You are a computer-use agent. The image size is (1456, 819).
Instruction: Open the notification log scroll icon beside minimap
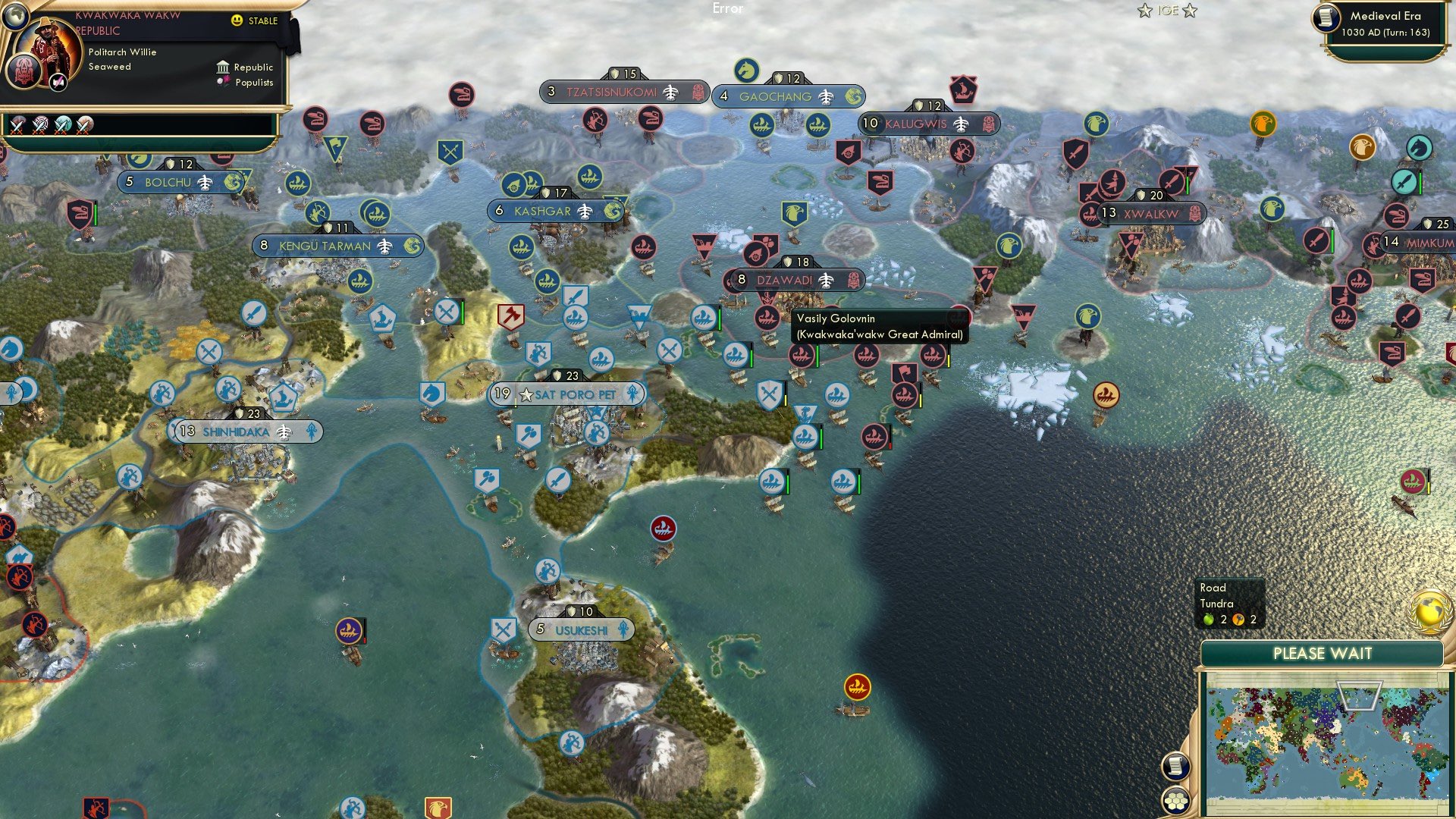[x=1175, y=765]
